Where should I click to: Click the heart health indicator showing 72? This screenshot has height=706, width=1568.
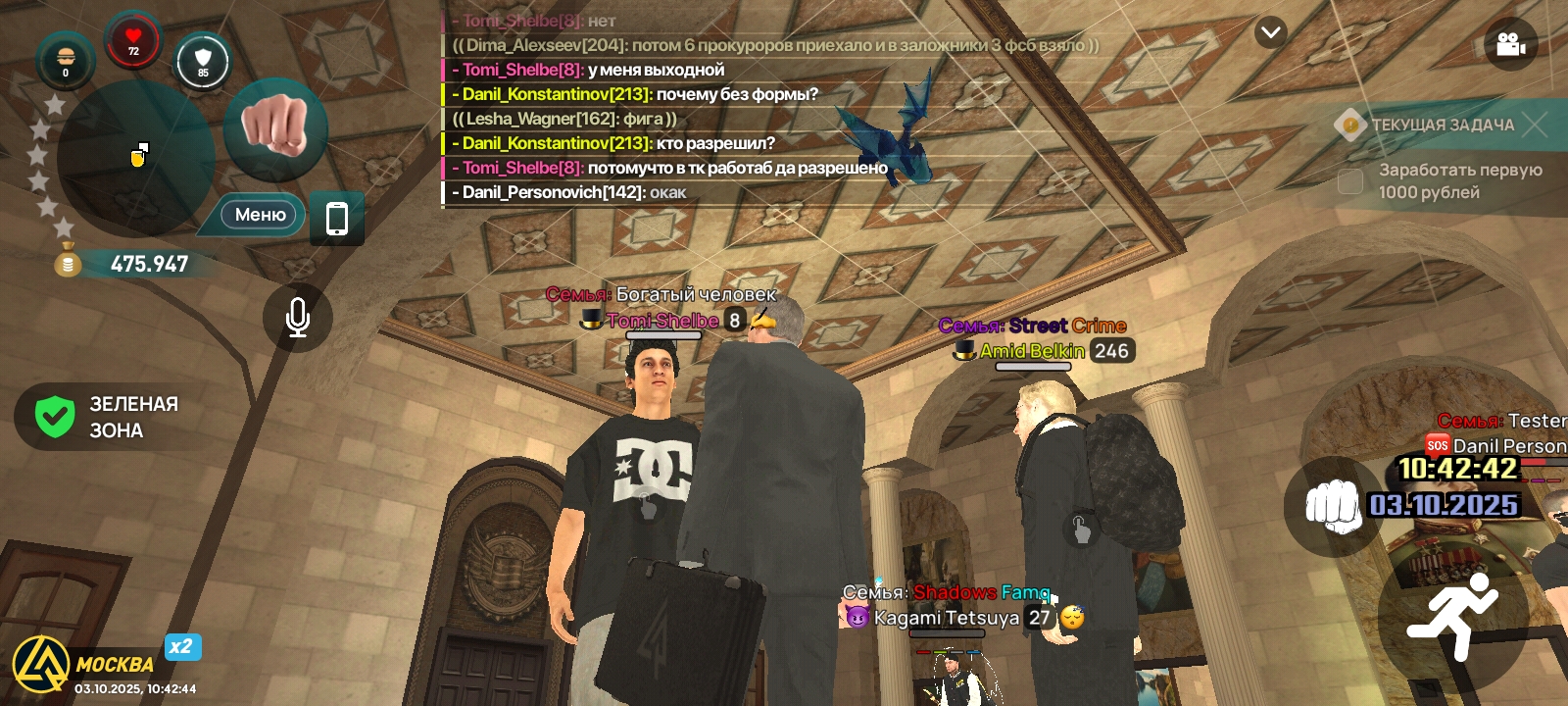[133, 44]
